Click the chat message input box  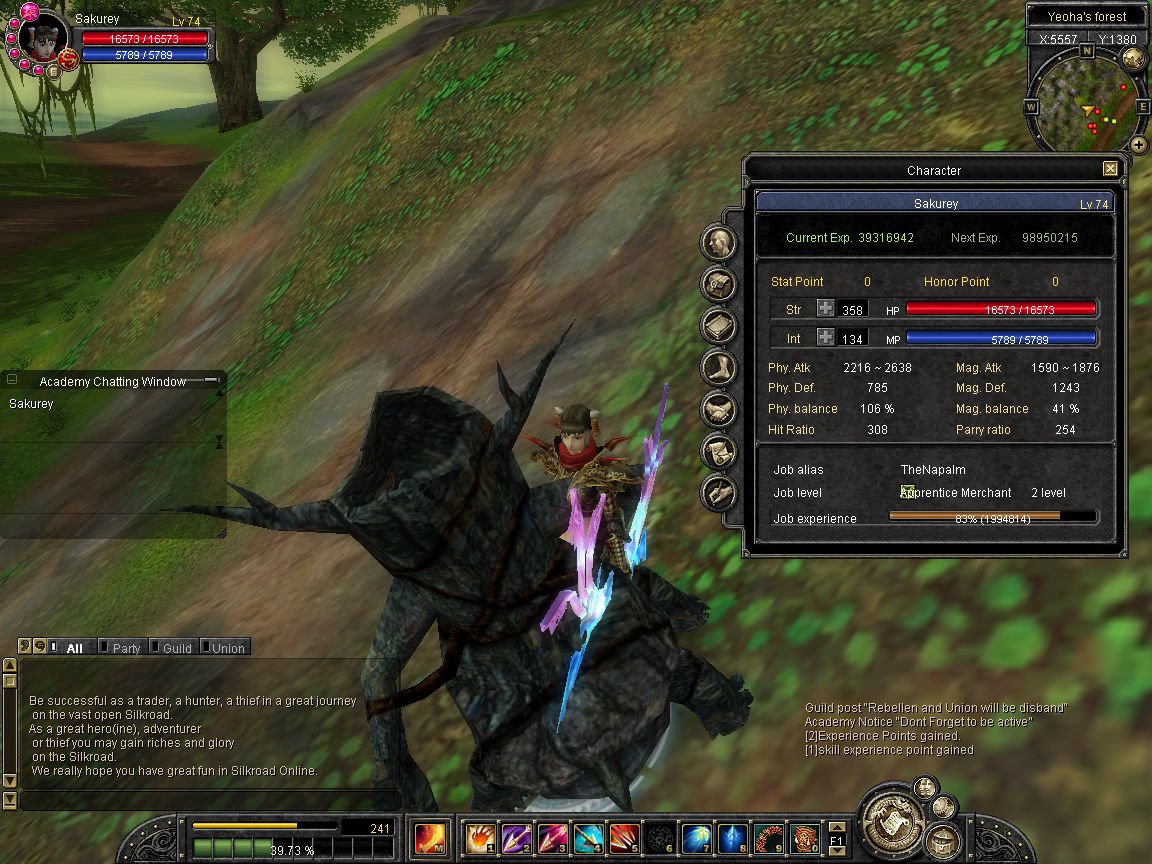tap(210, 800)
